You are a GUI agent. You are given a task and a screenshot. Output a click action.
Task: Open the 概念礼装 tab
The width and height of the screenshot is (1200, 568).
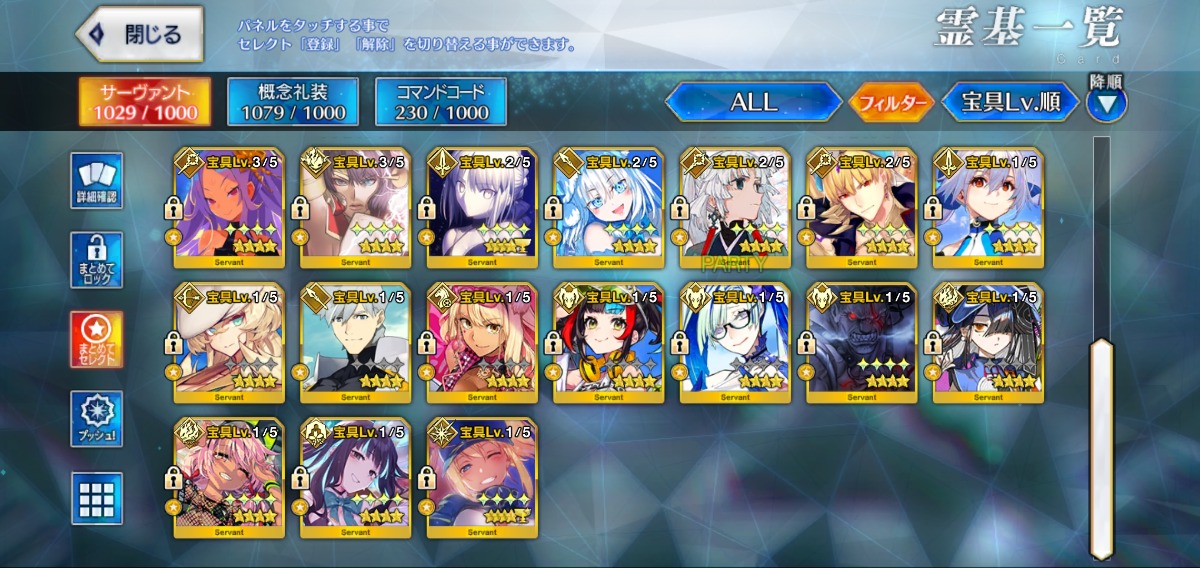[x=293, y=101]
